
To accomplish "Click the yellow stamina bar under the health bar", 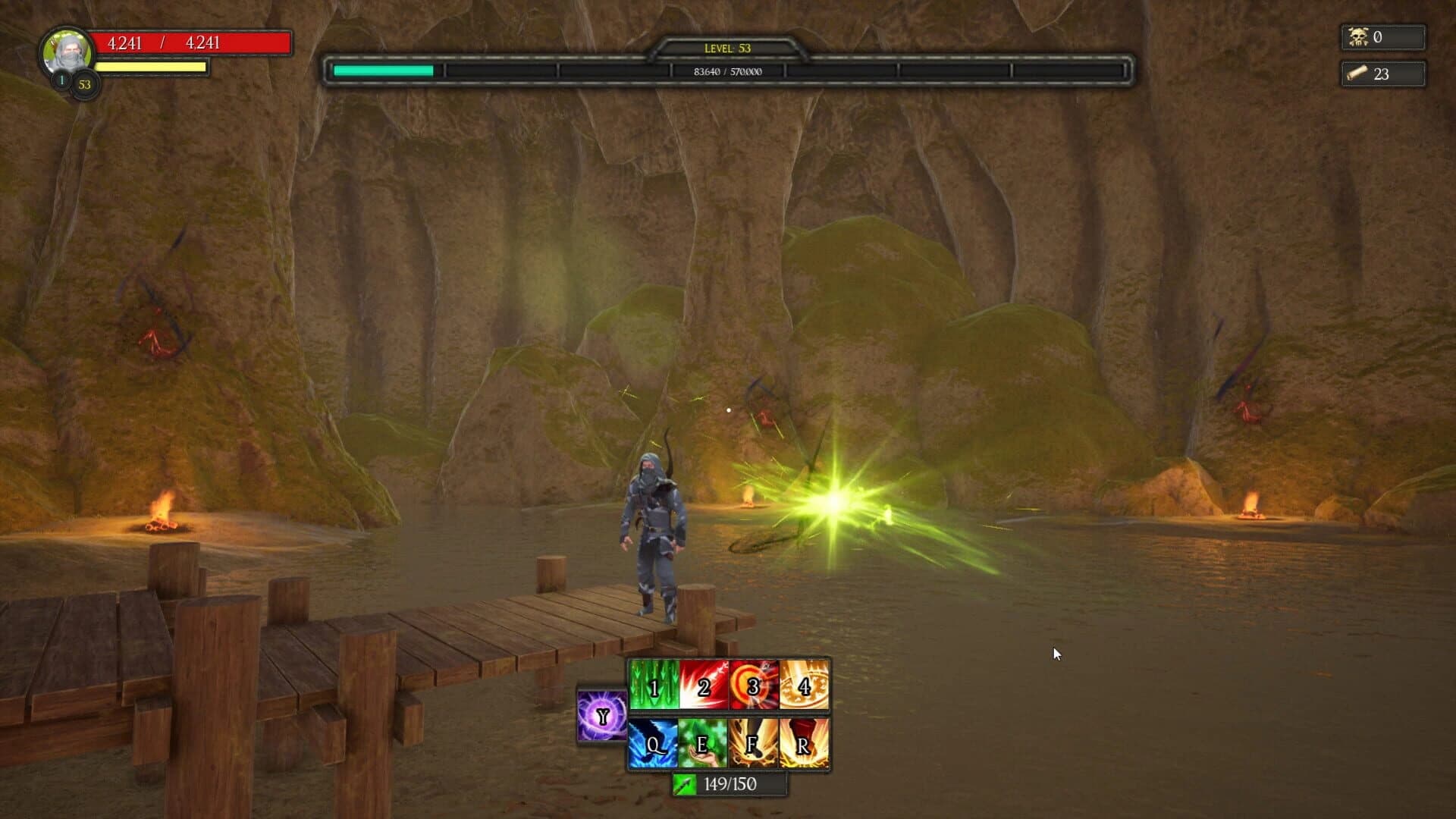I will [x=152, y=67].
